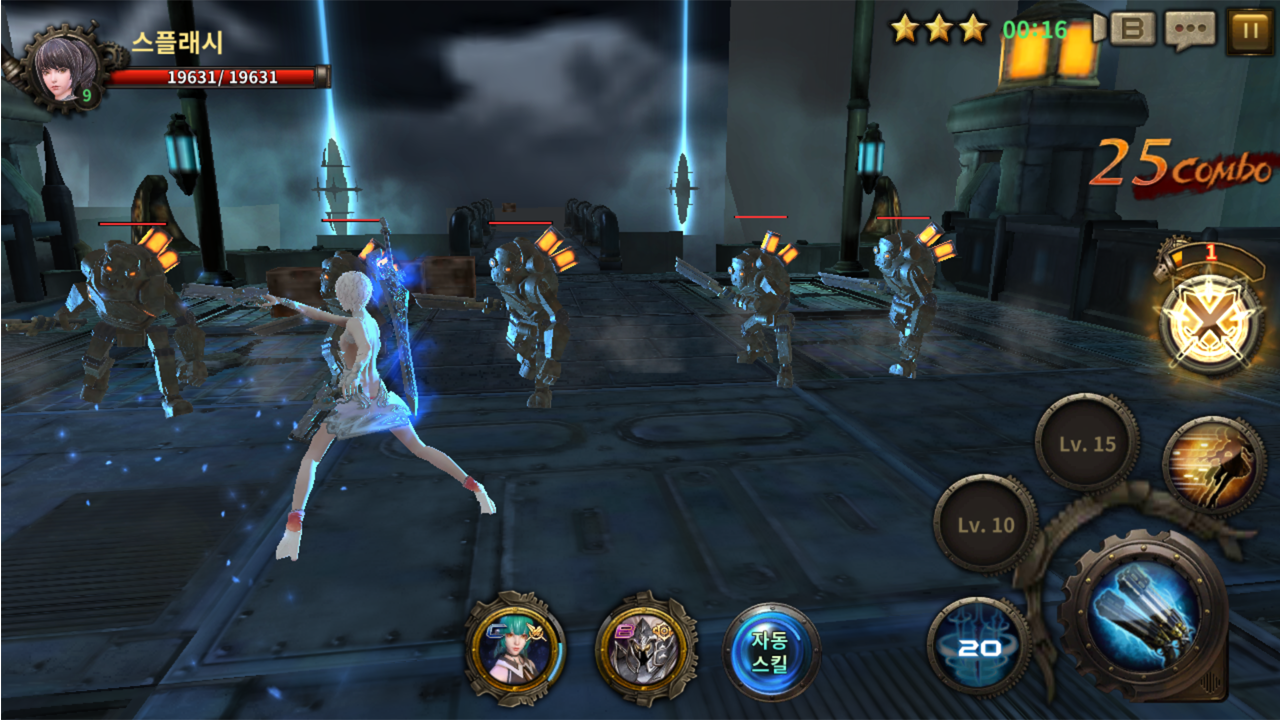Tap the locked Lv. 10 skill slot
Viewport: 1280px width, 720px height.
click(986, 525)
